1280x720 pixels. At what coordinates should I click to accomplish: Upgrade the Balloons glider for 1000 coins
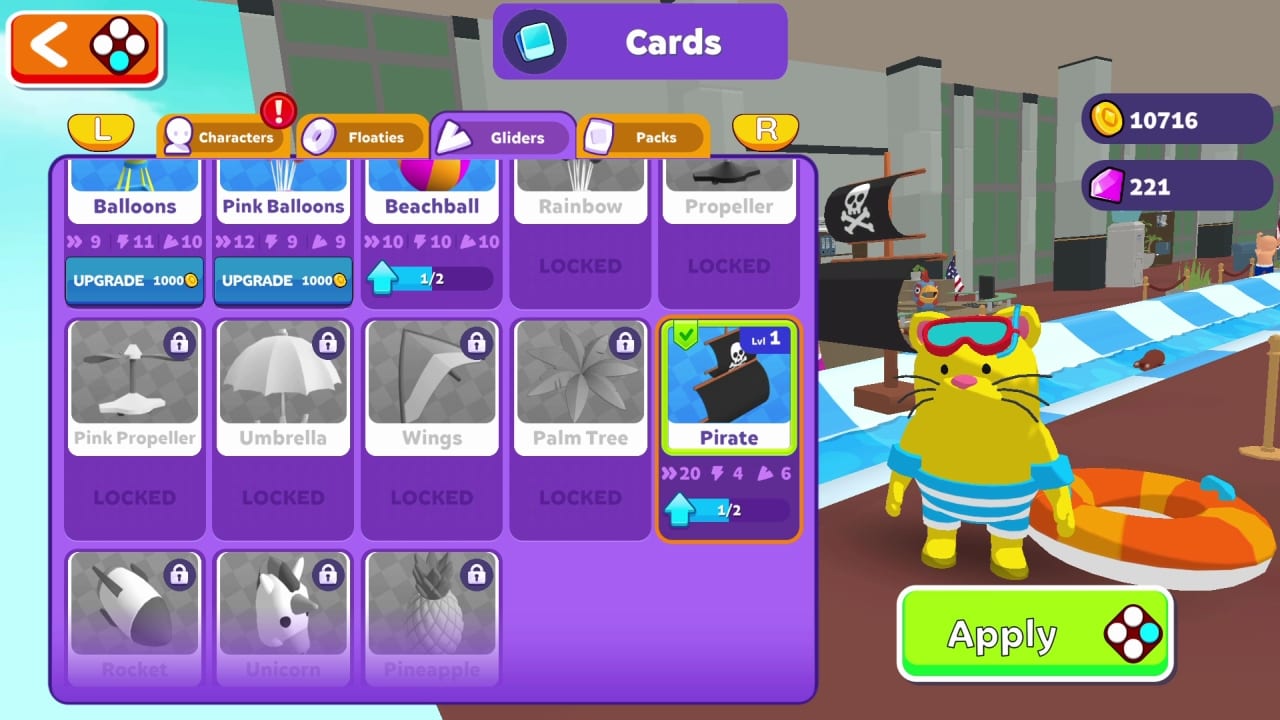coord(134,281)
